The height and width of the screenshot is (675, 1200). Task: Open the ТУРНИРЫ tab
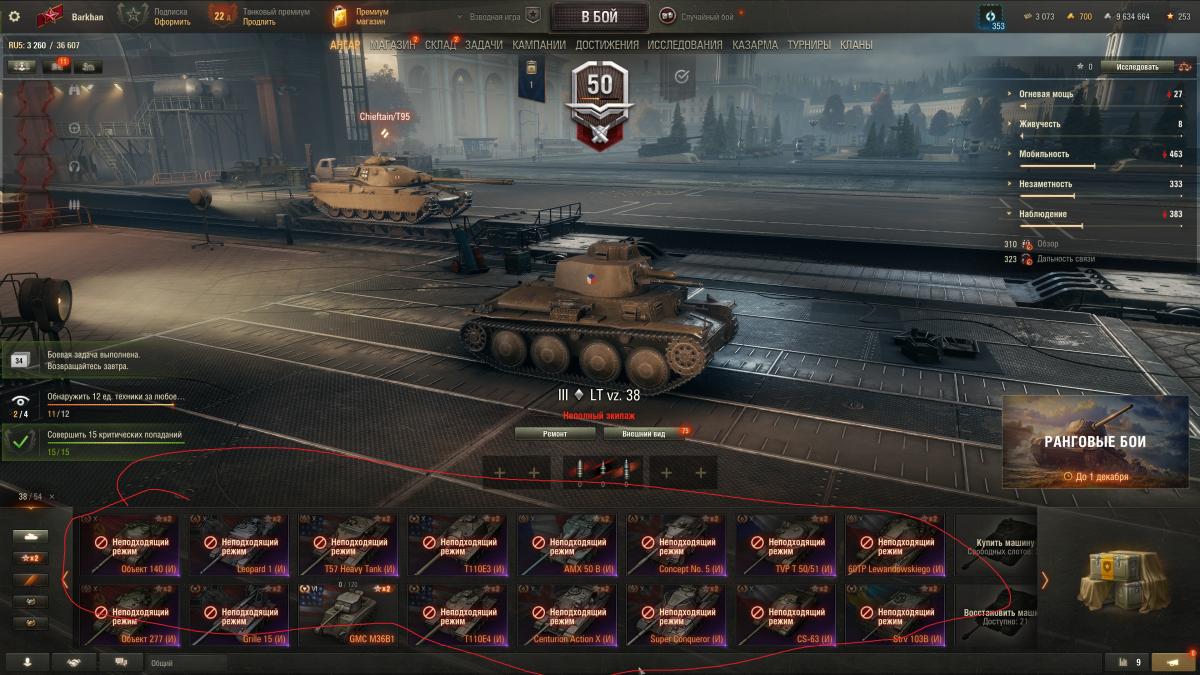click(809, 45)
